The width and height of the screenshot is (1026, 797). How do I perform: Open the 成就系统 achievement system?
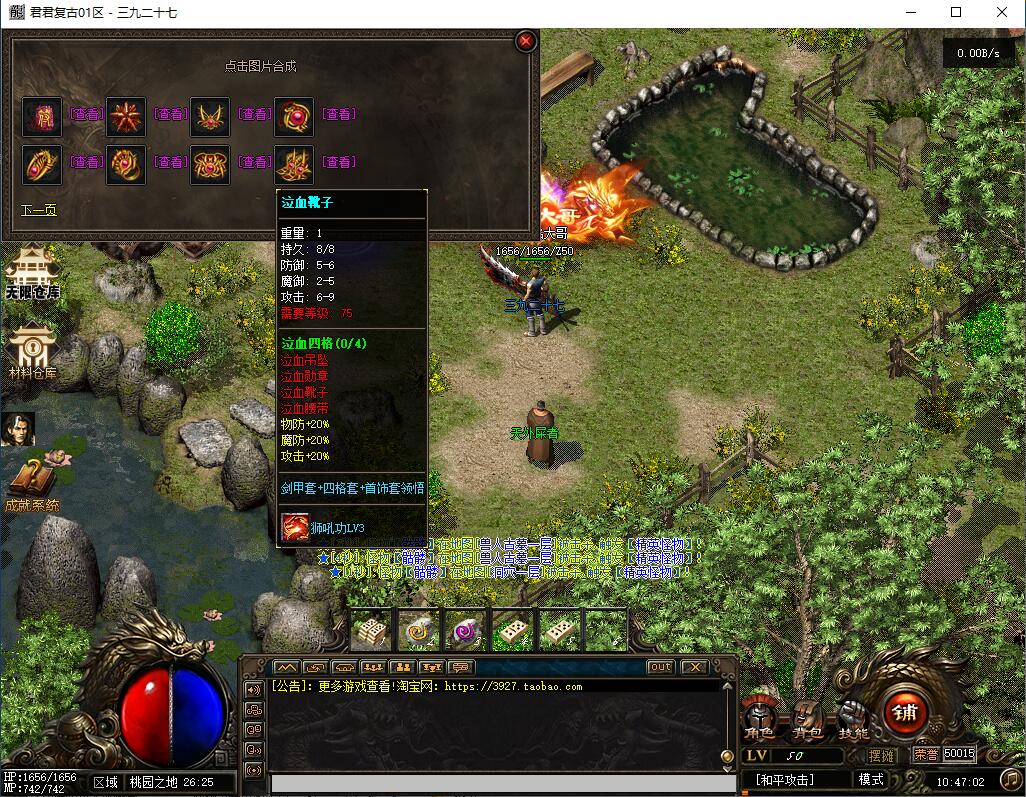[x=32, y=485]
